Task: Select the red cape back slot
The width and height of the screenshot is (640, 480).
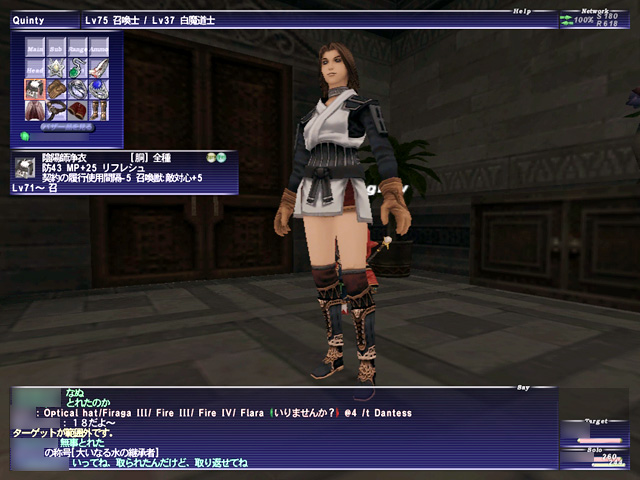Action: 35,110
